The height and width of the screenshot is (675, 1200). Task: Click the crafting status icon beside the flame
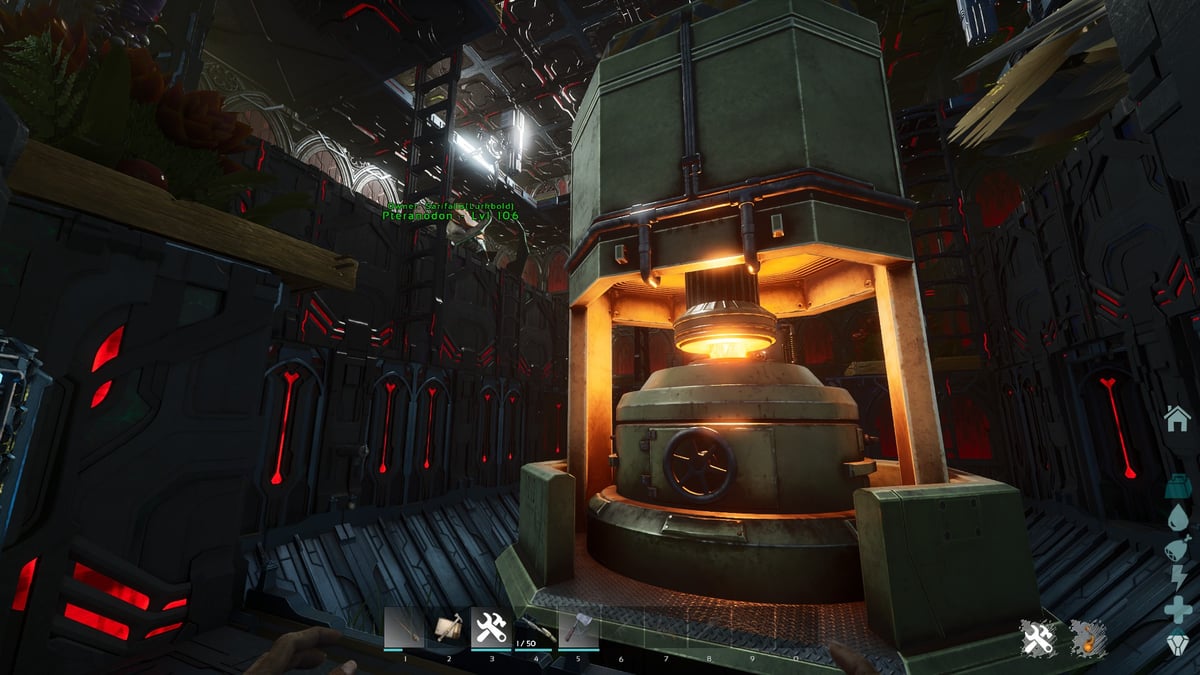tap(1039, 638)
